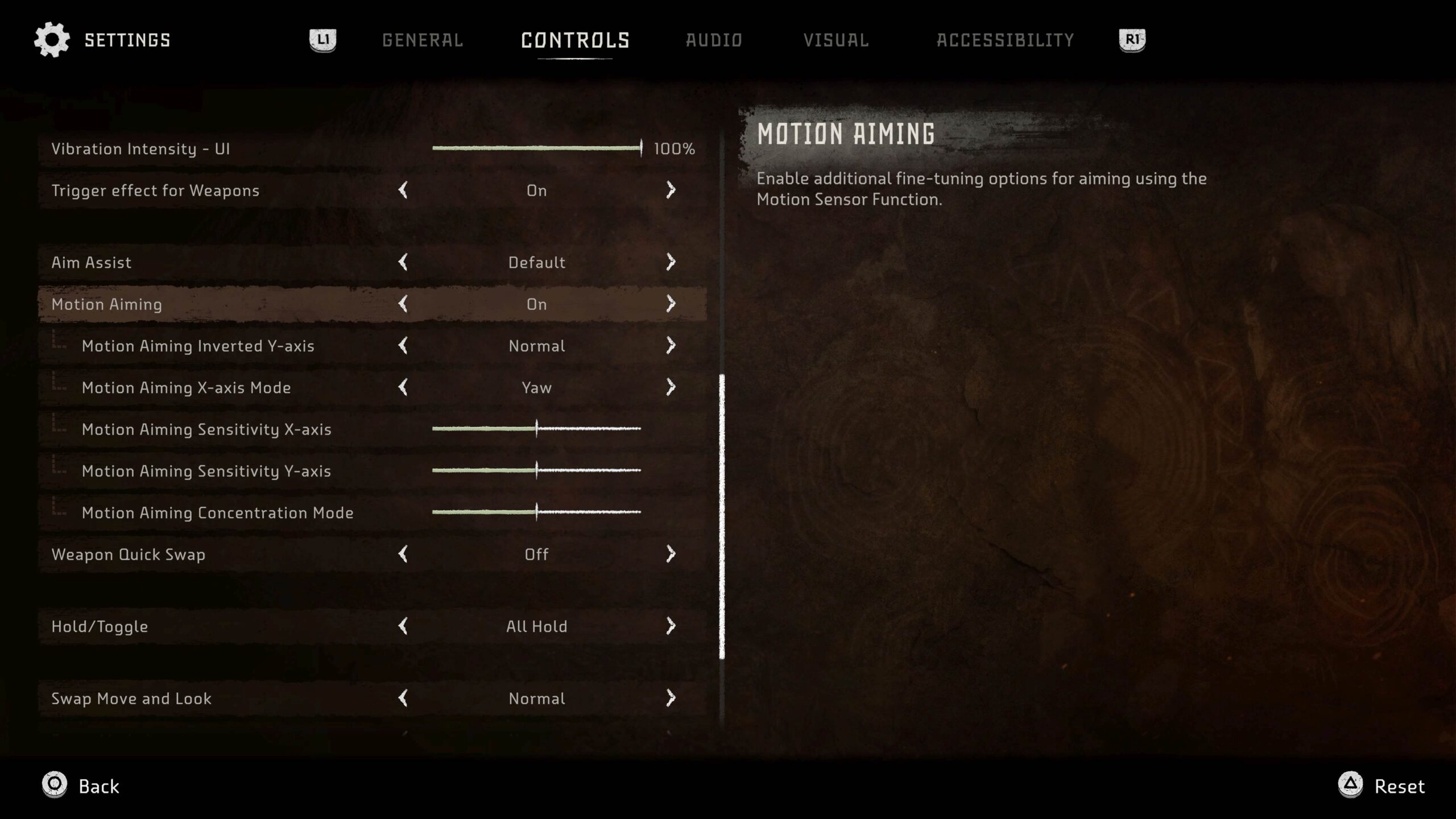Open the Accessibility tab

pyautogui.click(x=1005, y=40)
